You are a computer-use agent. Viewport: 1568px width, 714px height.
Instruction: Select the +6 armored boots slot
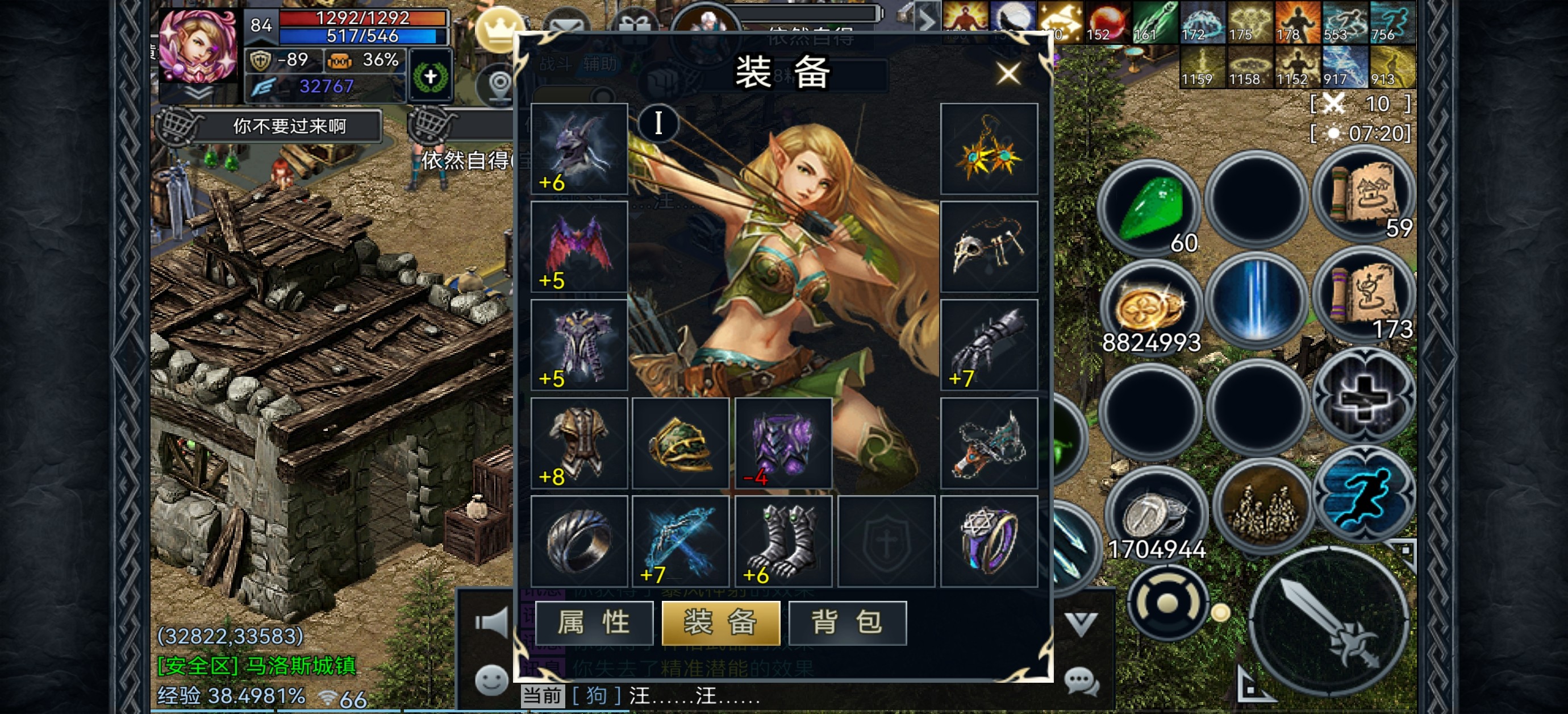783,541
